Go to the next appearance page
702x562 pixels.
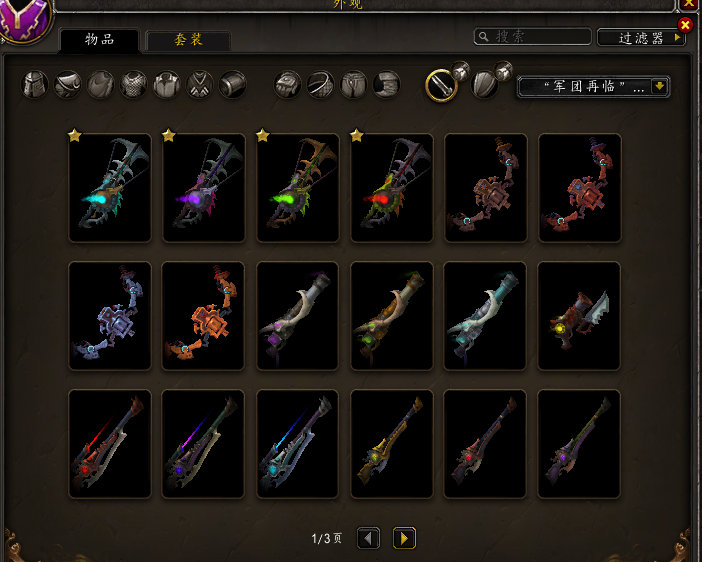[x=404, y=539]
